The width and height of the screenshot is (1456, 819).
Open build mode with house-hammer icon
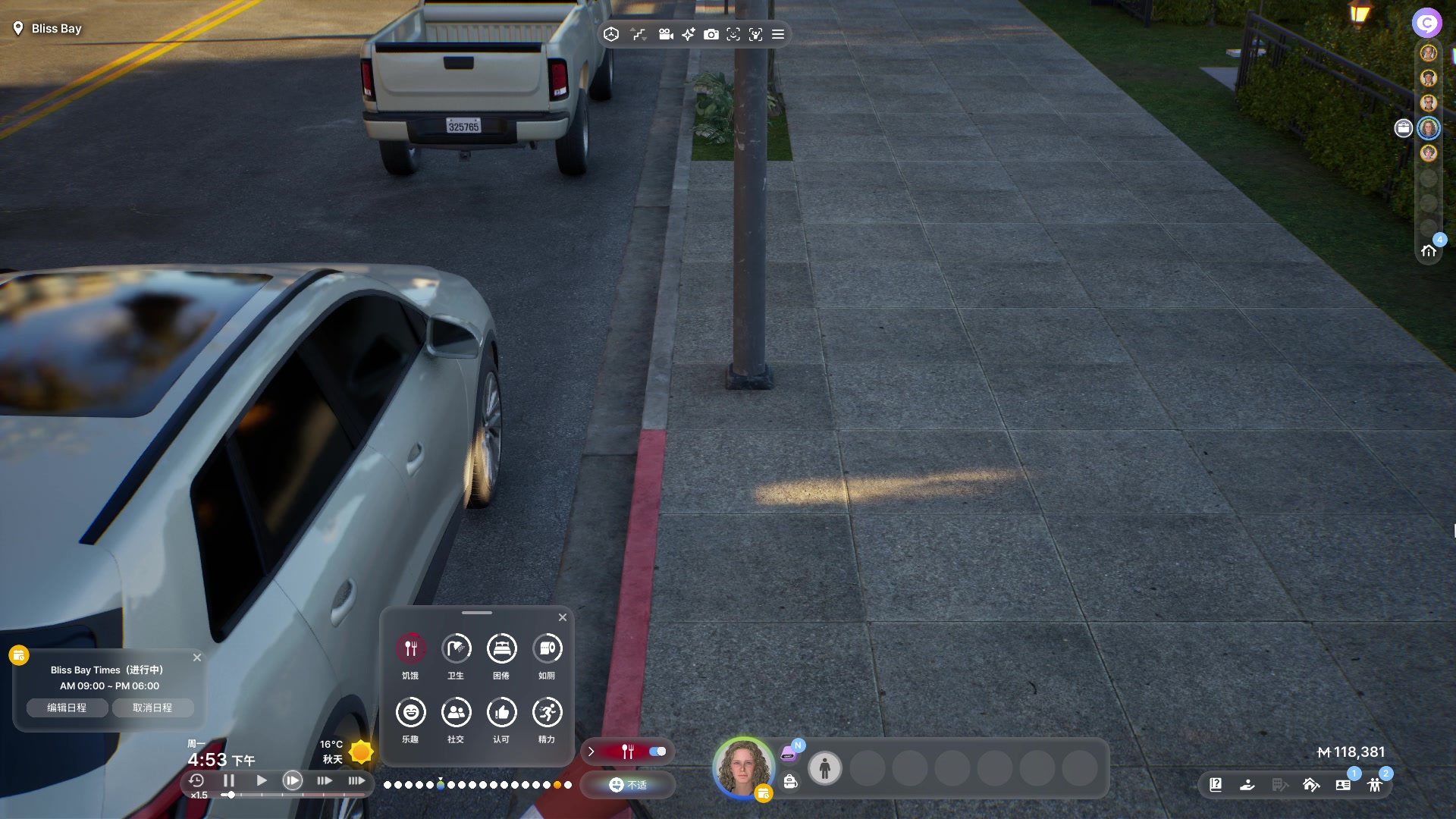[x=1311, y=785]
